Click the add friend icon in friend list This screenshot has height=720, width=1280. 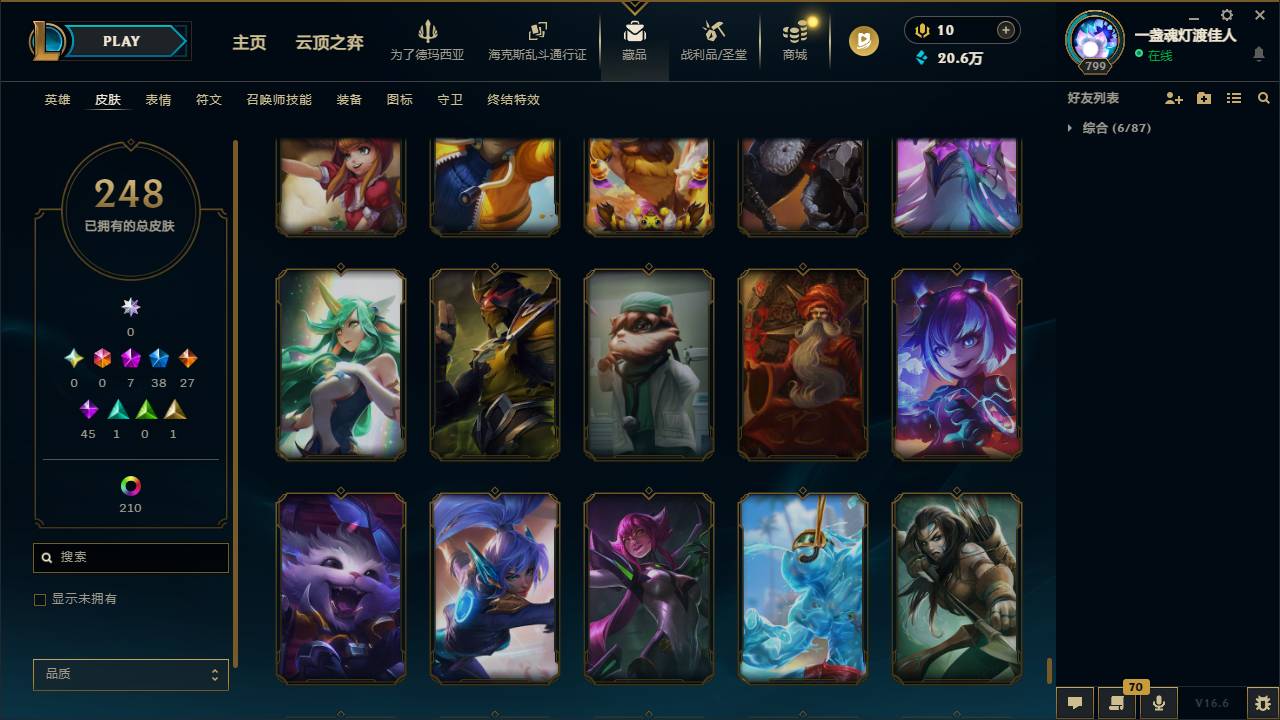coord(1172,97)
